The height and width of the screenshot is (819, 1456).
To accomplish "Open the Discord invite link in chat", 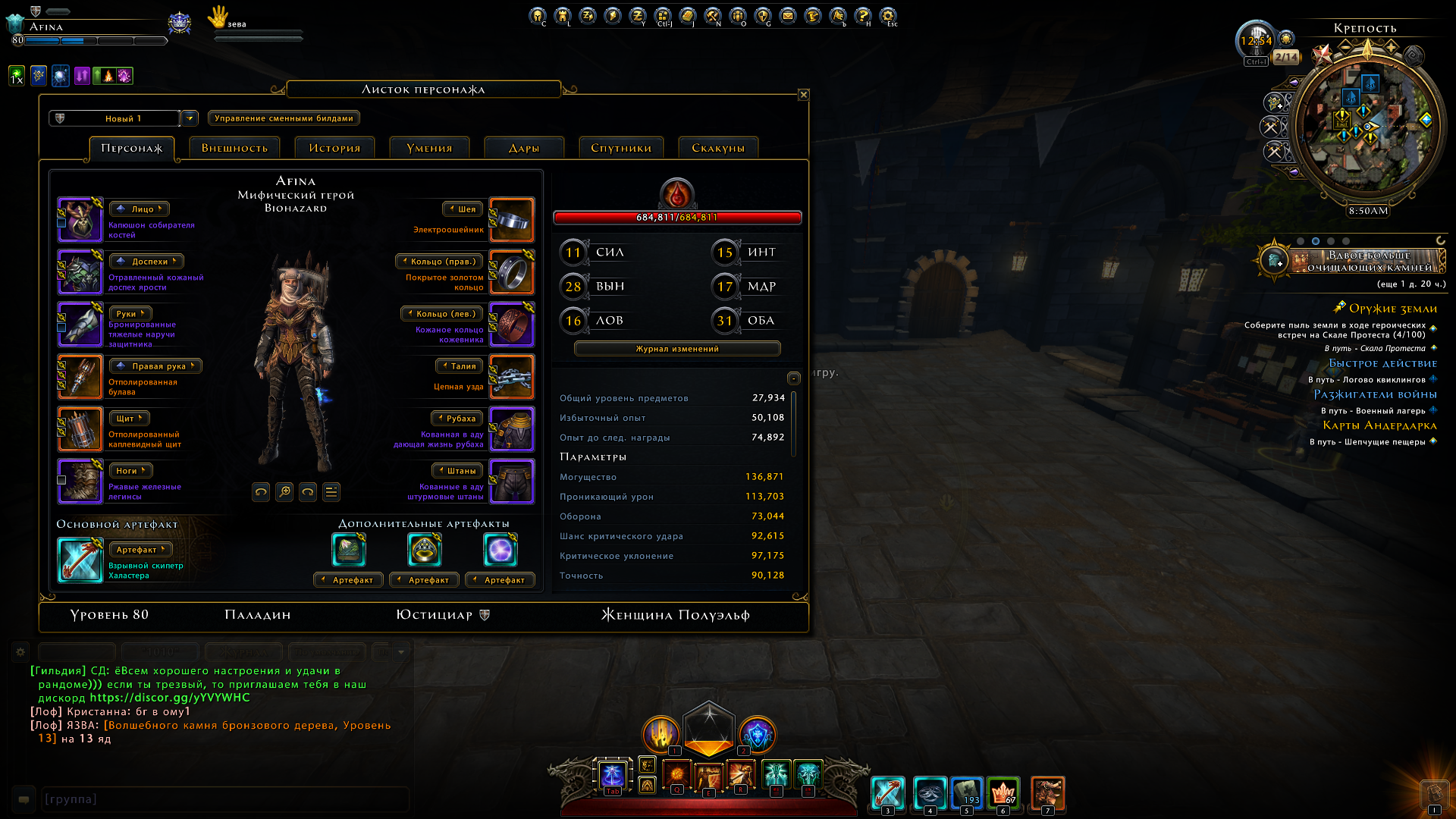I will [170, 698].
